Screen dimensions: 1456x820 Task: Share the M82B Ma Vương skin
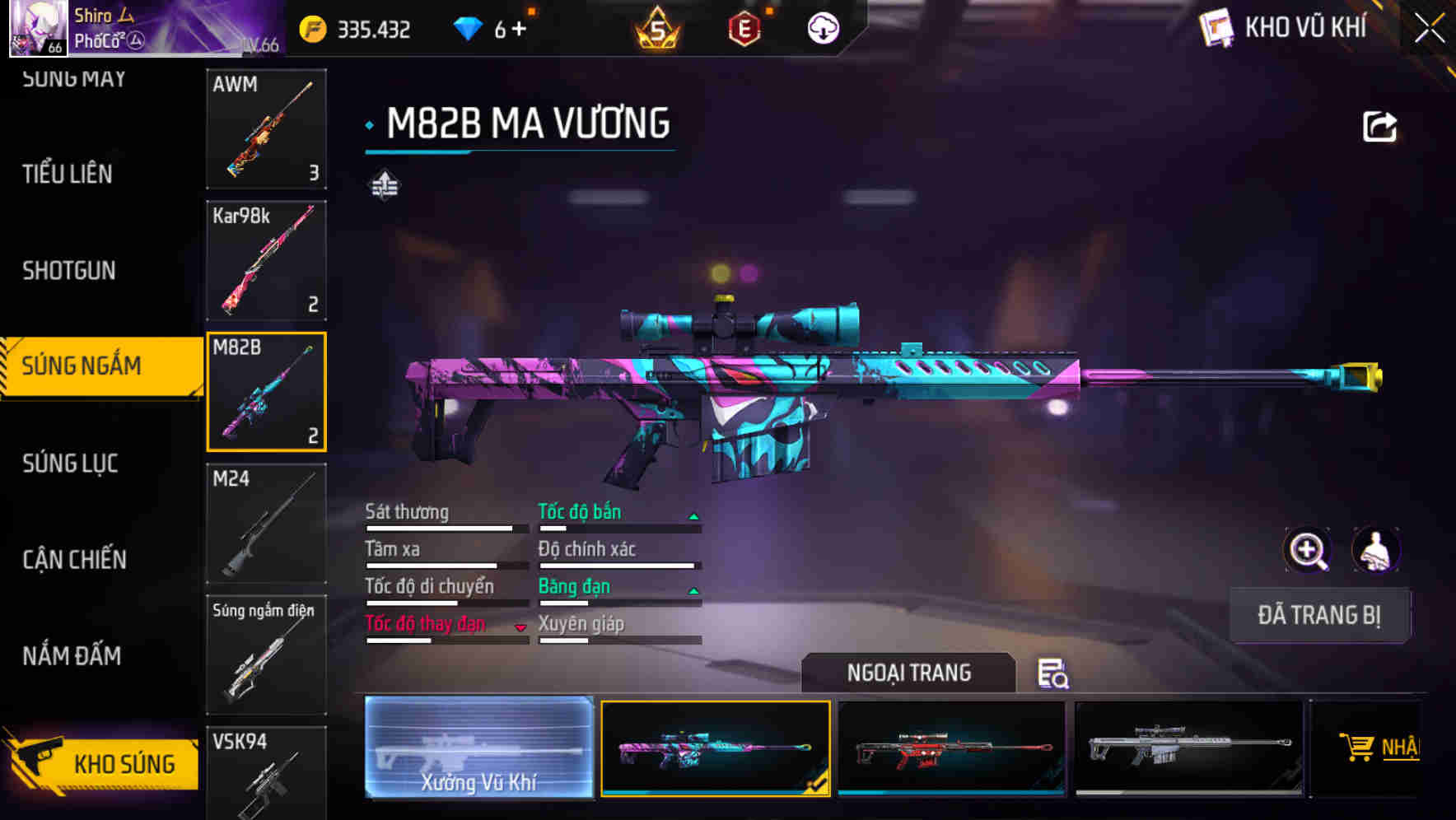[x=1379, y=125]
